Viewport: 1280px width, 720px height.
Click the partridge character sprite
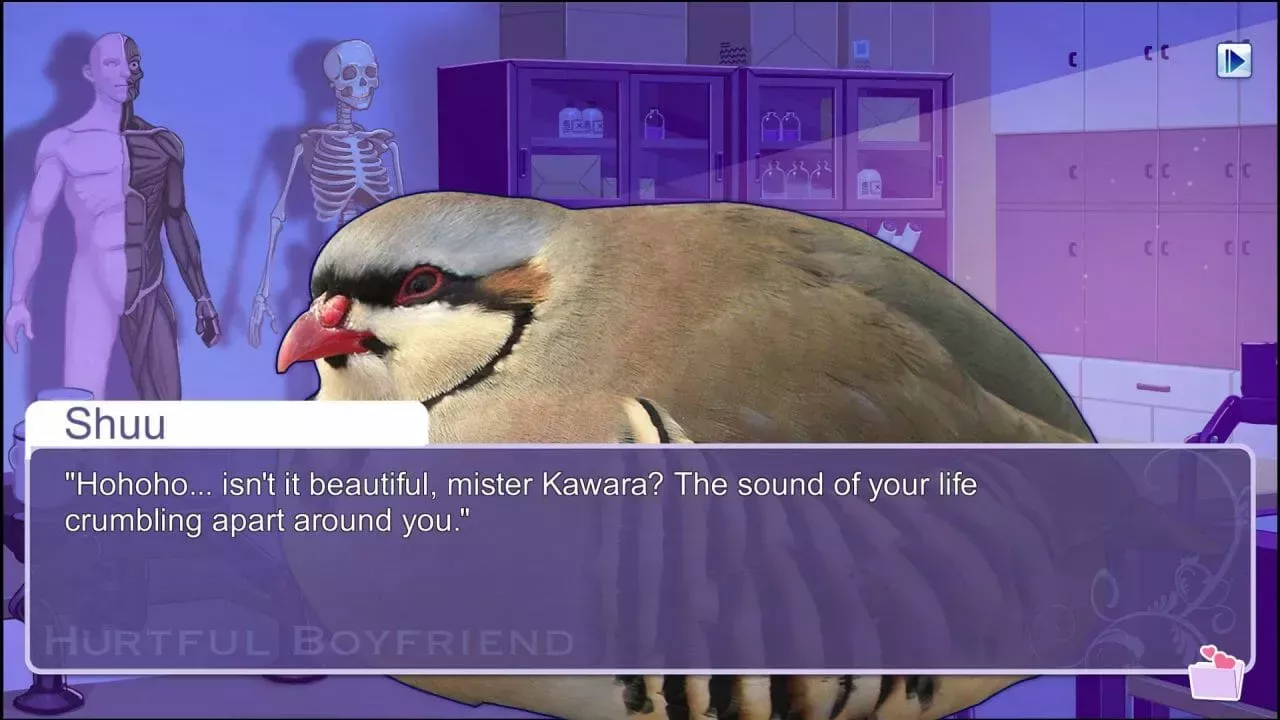[x=650, y=300]
